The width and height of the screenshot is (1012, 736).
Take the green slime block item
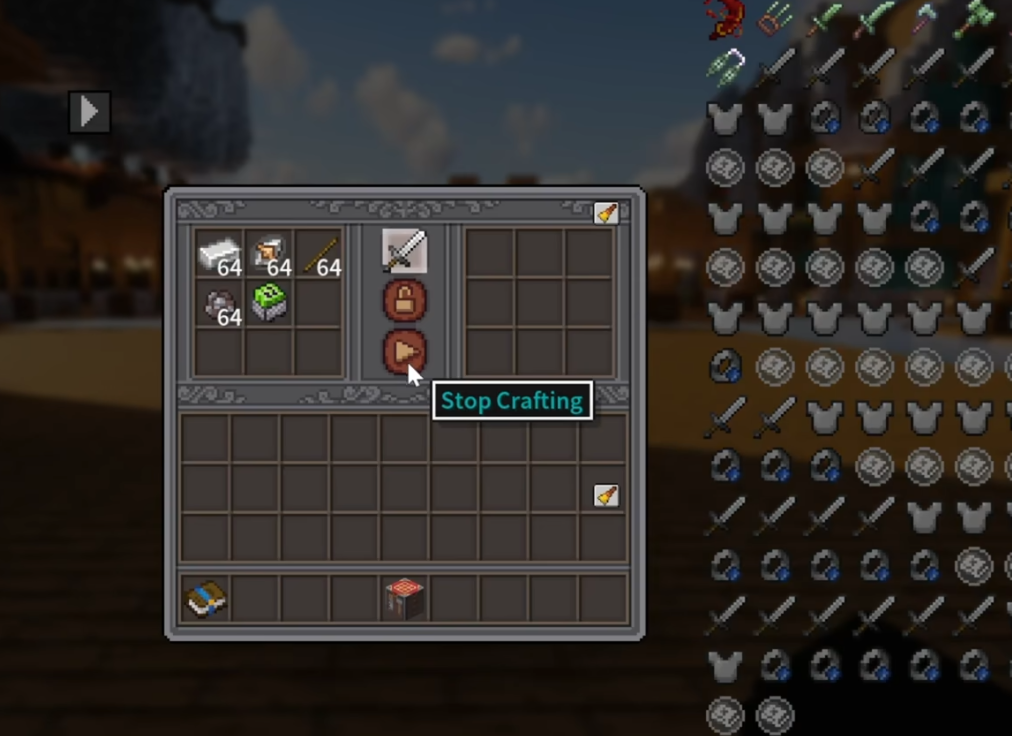coord(269,302)
